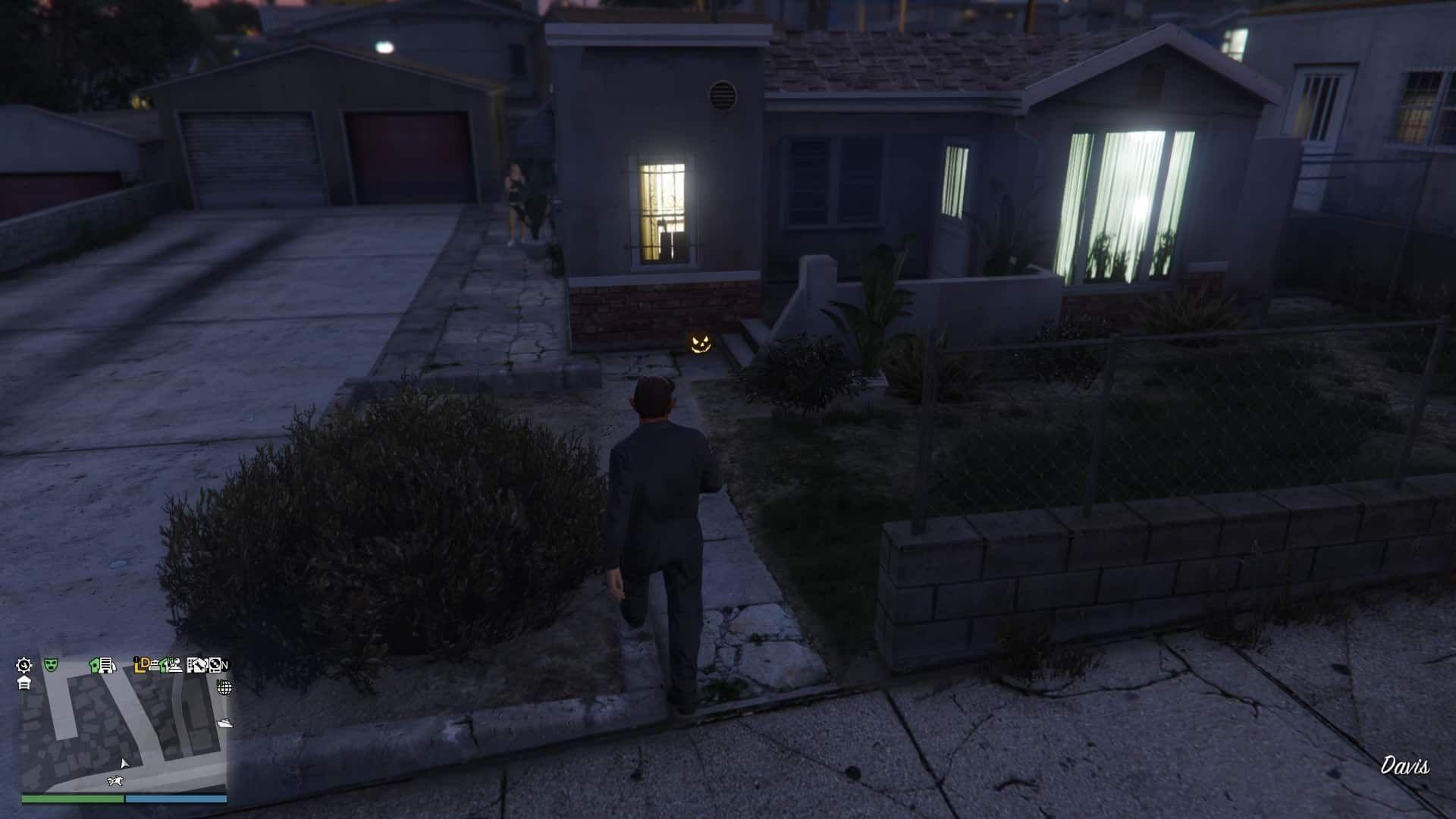Select the green mask blip on minimap
Viewport: 1456px width, 819px height.
[x=51, y=665]
